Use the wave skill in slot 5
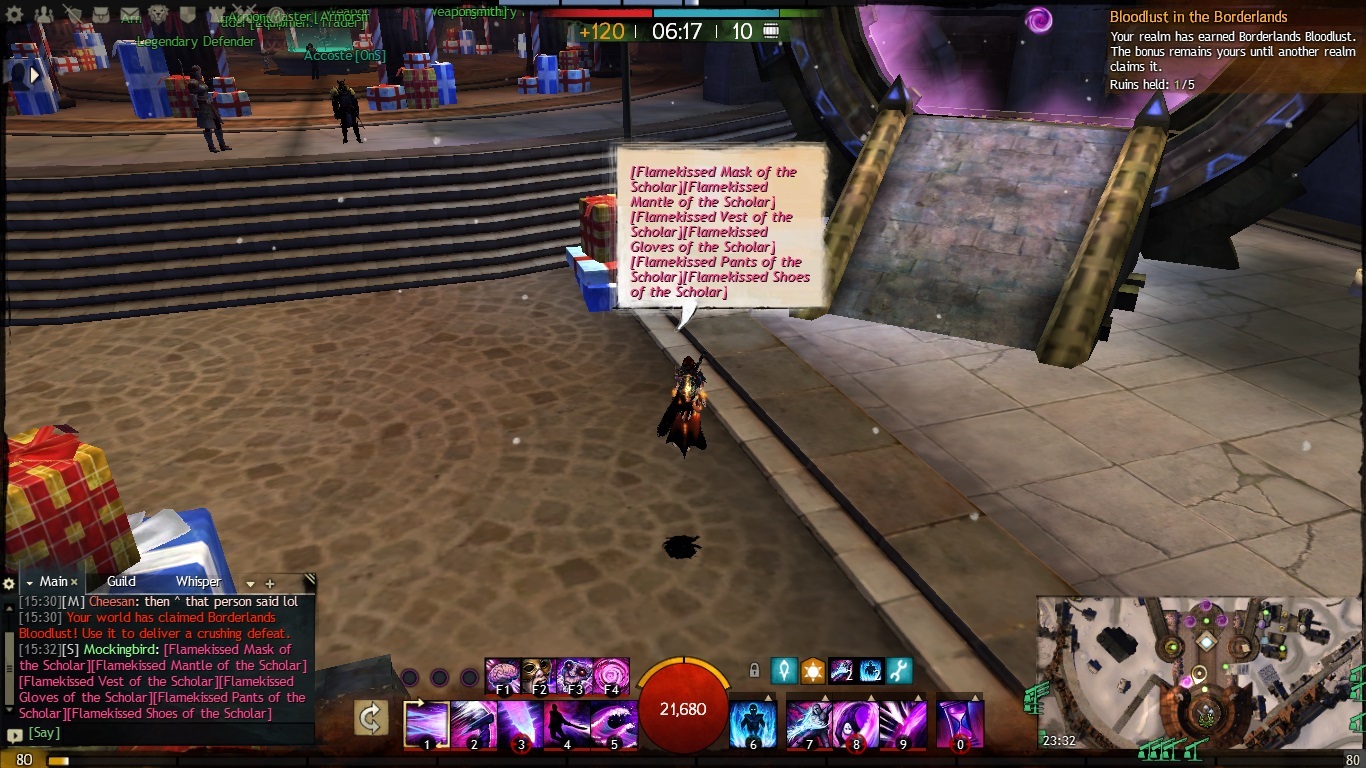This screenshot has height=768, width=1366. coord(613,724)
